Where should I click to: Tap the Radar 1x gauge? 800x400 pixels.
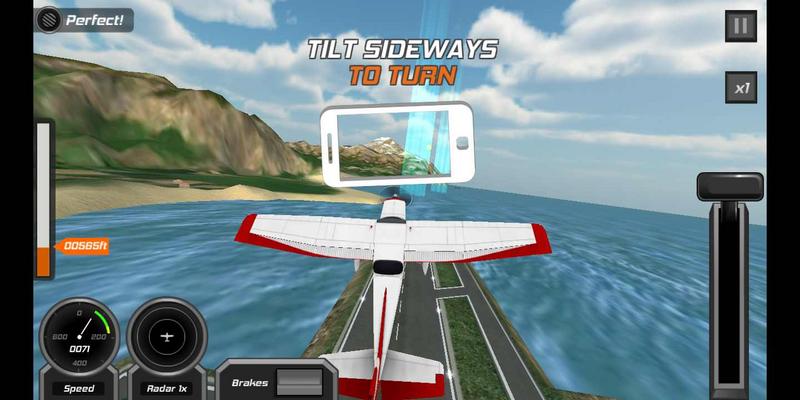click(167, 337)
